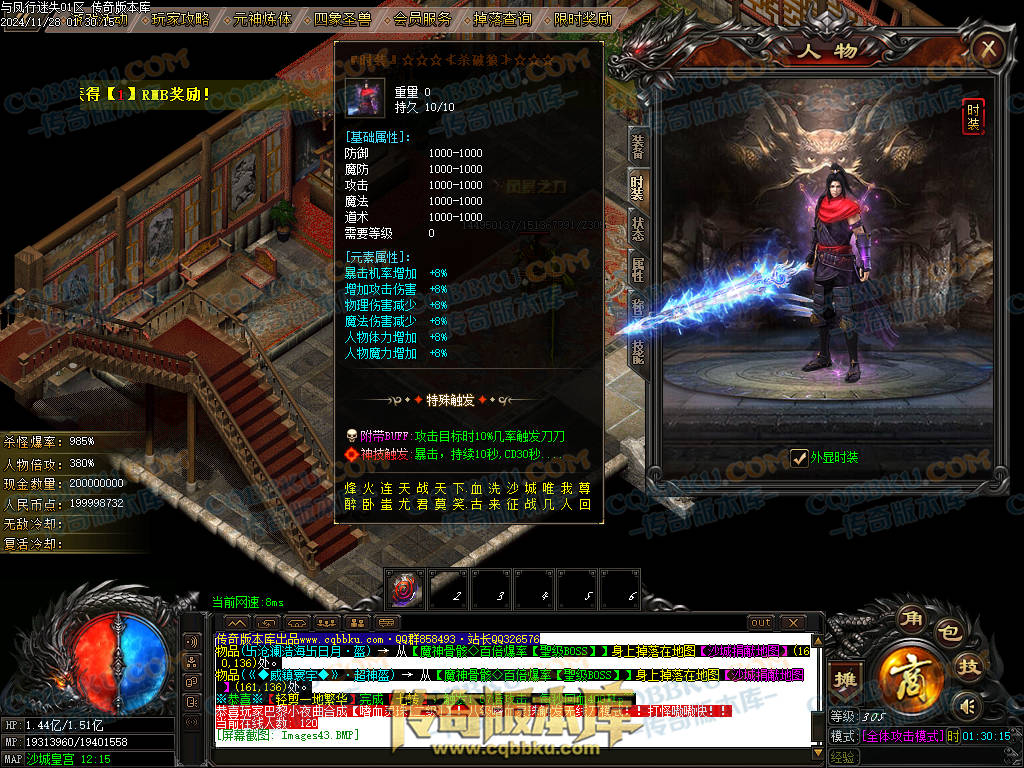Open the 元神炼体 menu

(x=264, y=18)
